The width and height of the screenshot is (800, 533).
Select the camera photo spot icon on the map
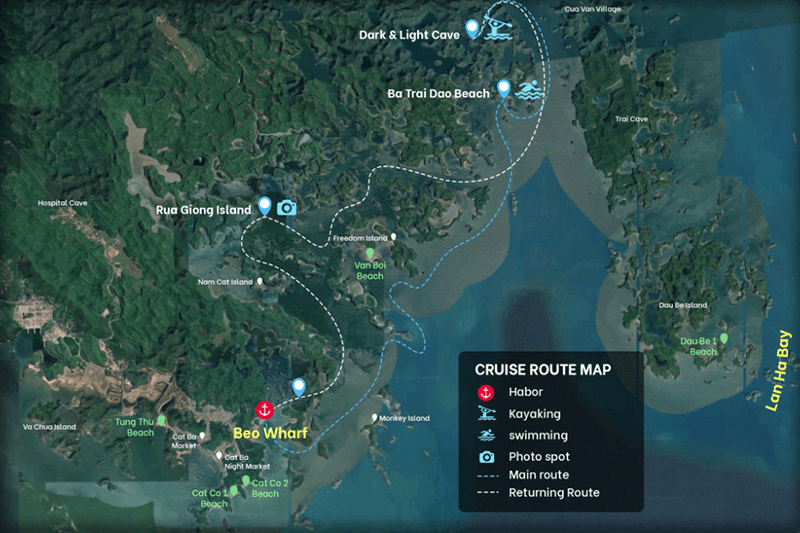pyautogui.click(x=287, y=207)
